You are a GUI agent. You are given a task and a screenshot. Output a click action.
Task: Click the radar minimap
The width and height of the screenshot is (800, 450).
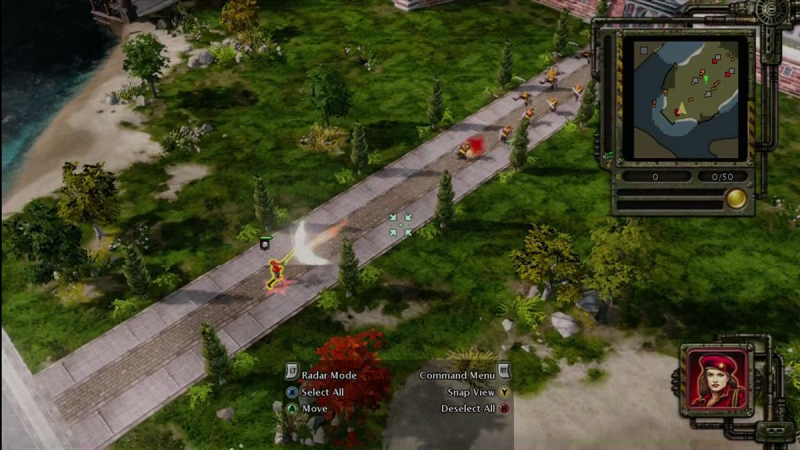tap(685, 98)
